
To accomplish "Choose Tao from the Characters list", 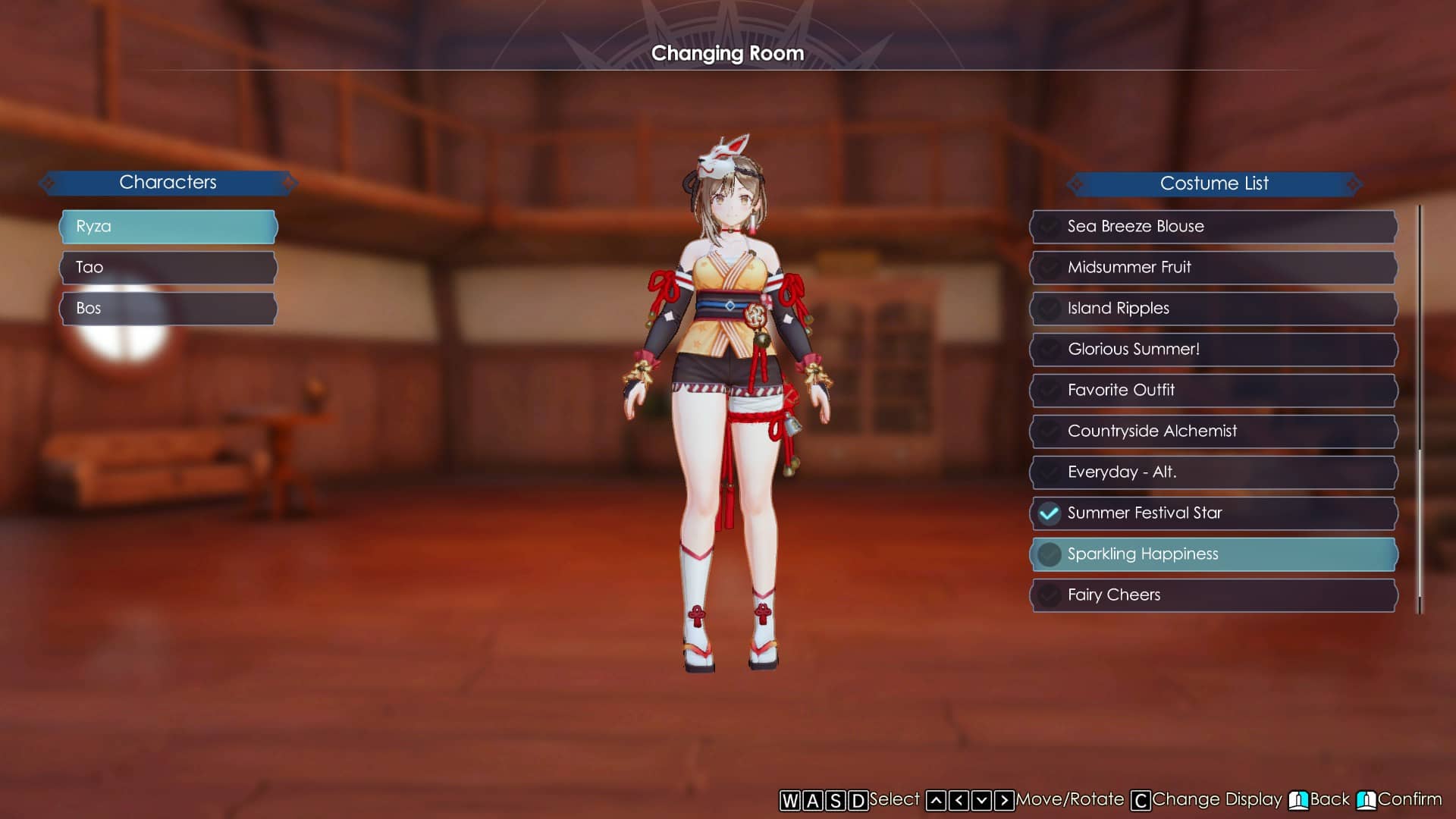I will (168, 268).
